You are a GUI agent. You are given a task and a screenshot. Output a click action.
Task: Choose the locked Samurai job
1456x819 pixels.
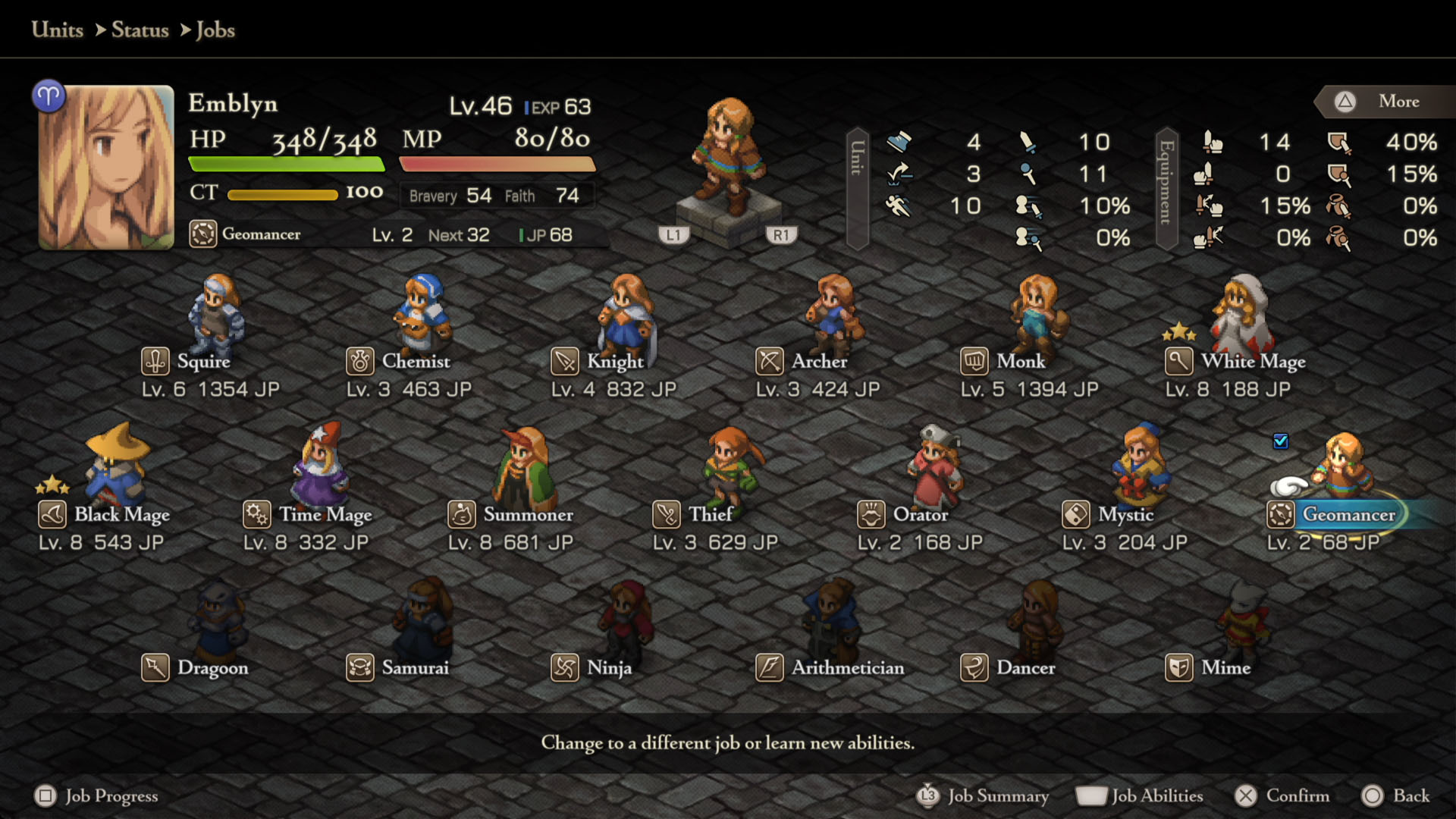point(415,668)
